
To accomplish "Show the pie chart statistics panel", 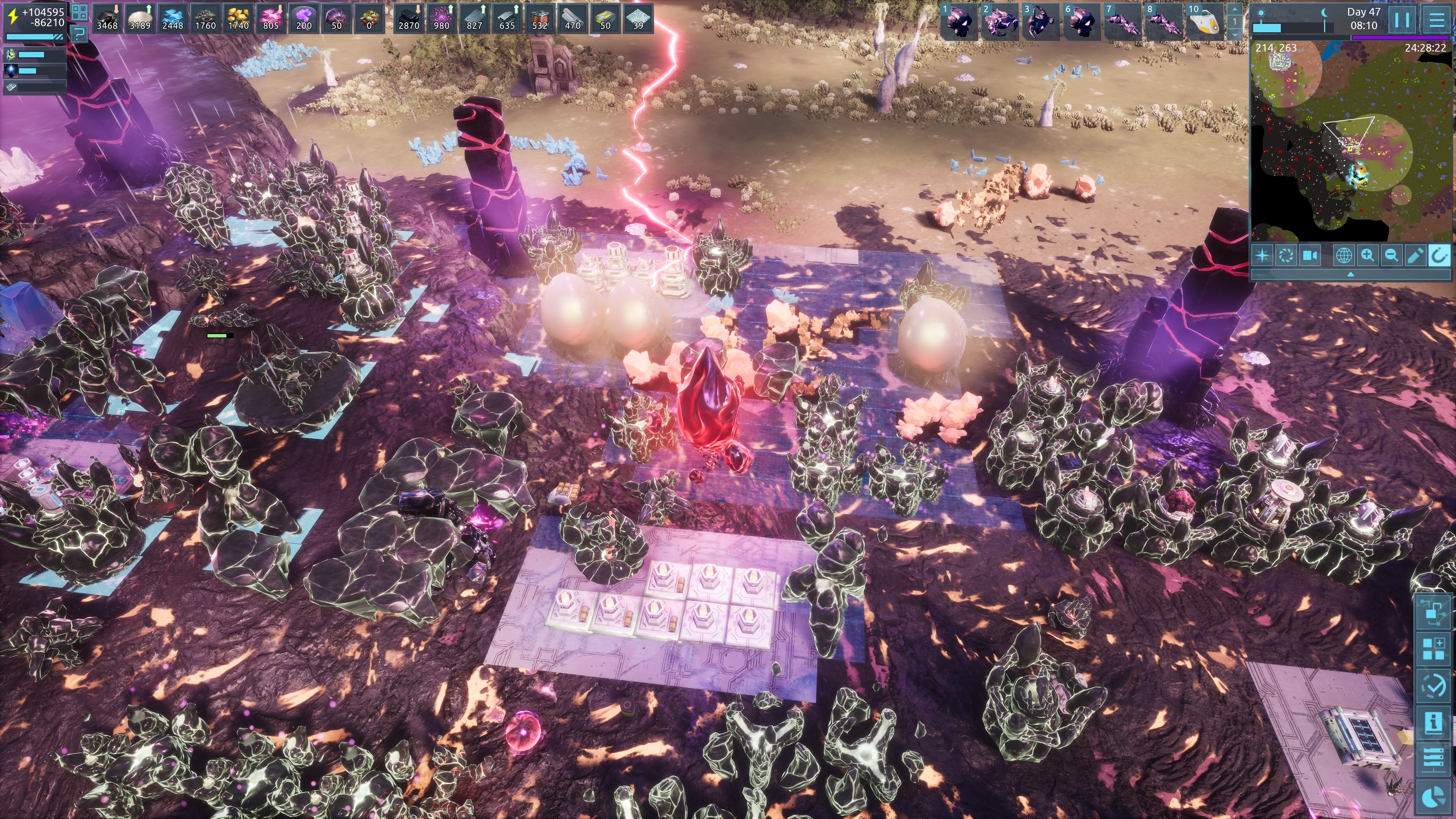I will point(1433,796).
